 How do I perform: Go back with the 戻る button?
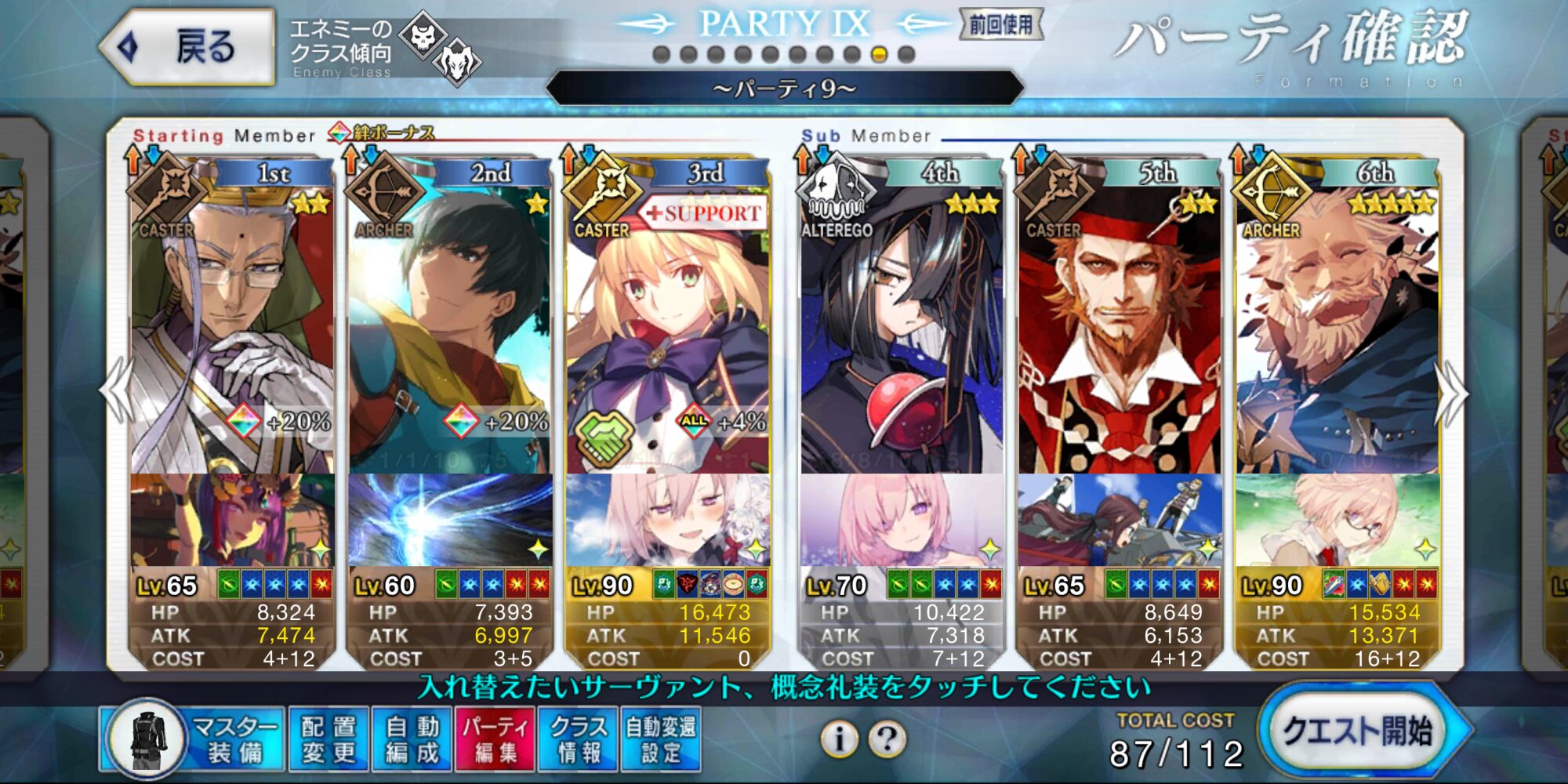[x=188, y=47]
